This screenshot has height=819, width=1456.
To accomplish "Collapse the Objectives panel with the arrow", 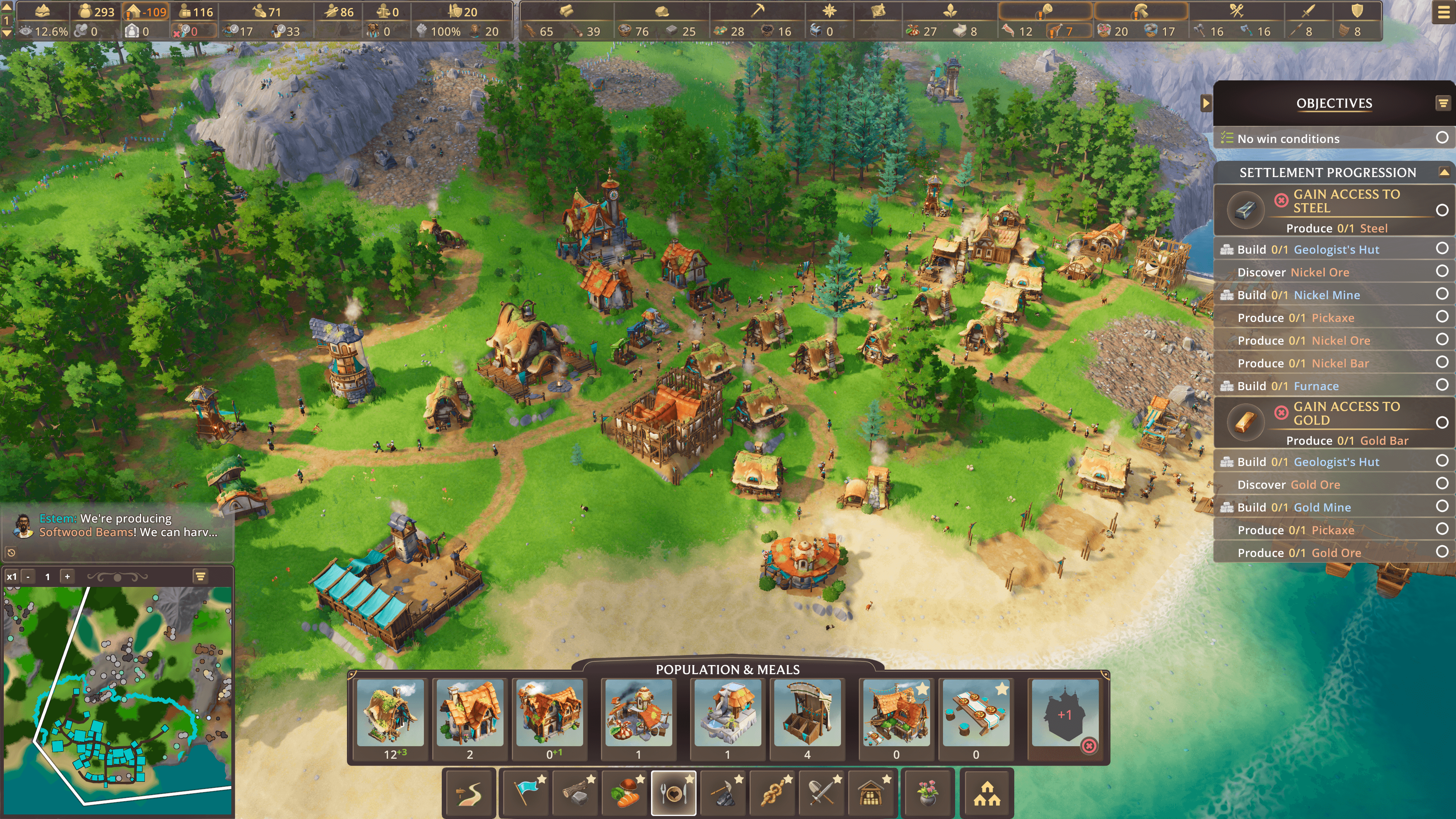I will 1206,103.
